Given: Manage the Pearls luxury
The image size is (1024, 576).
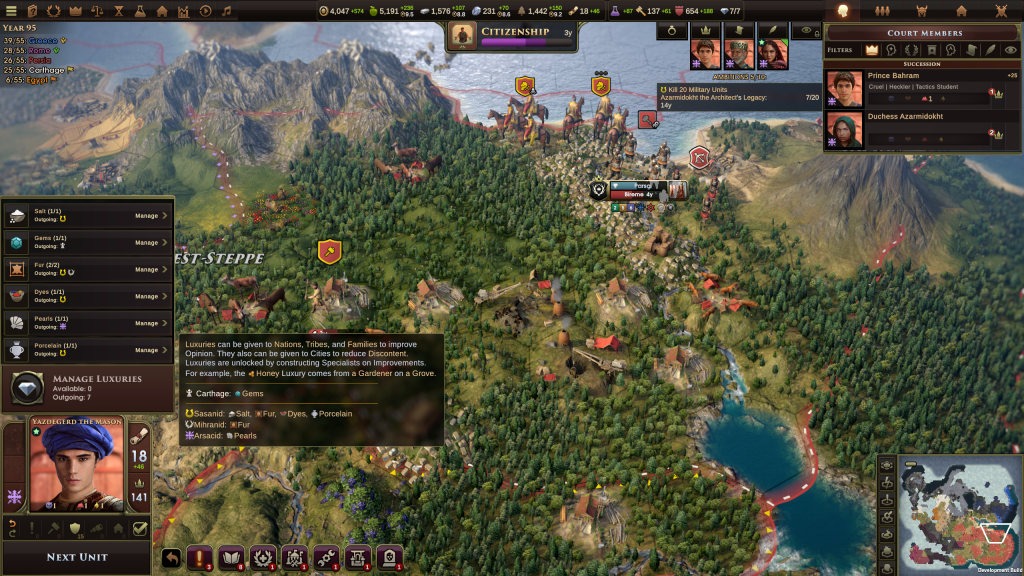Looking at the screenshot, I should pyautogui.click(x=152, y=323).
